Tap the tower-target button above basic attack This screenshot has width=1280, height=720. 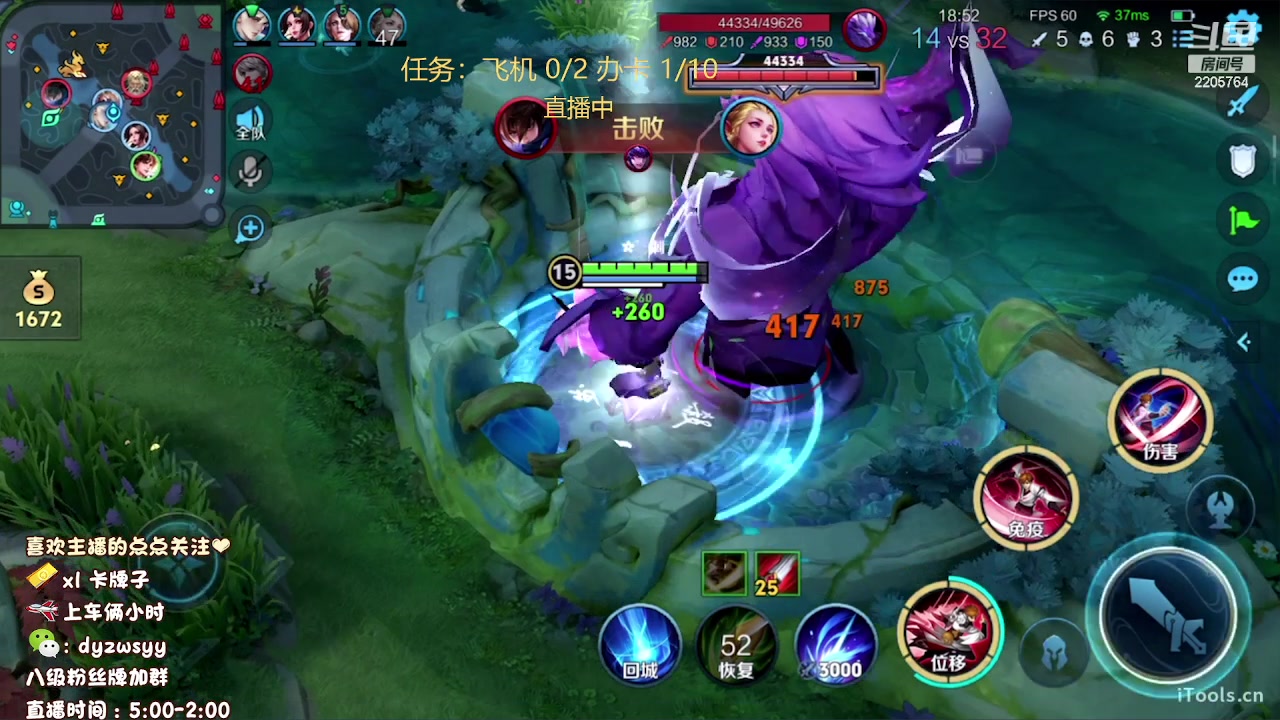point(1220,507)
